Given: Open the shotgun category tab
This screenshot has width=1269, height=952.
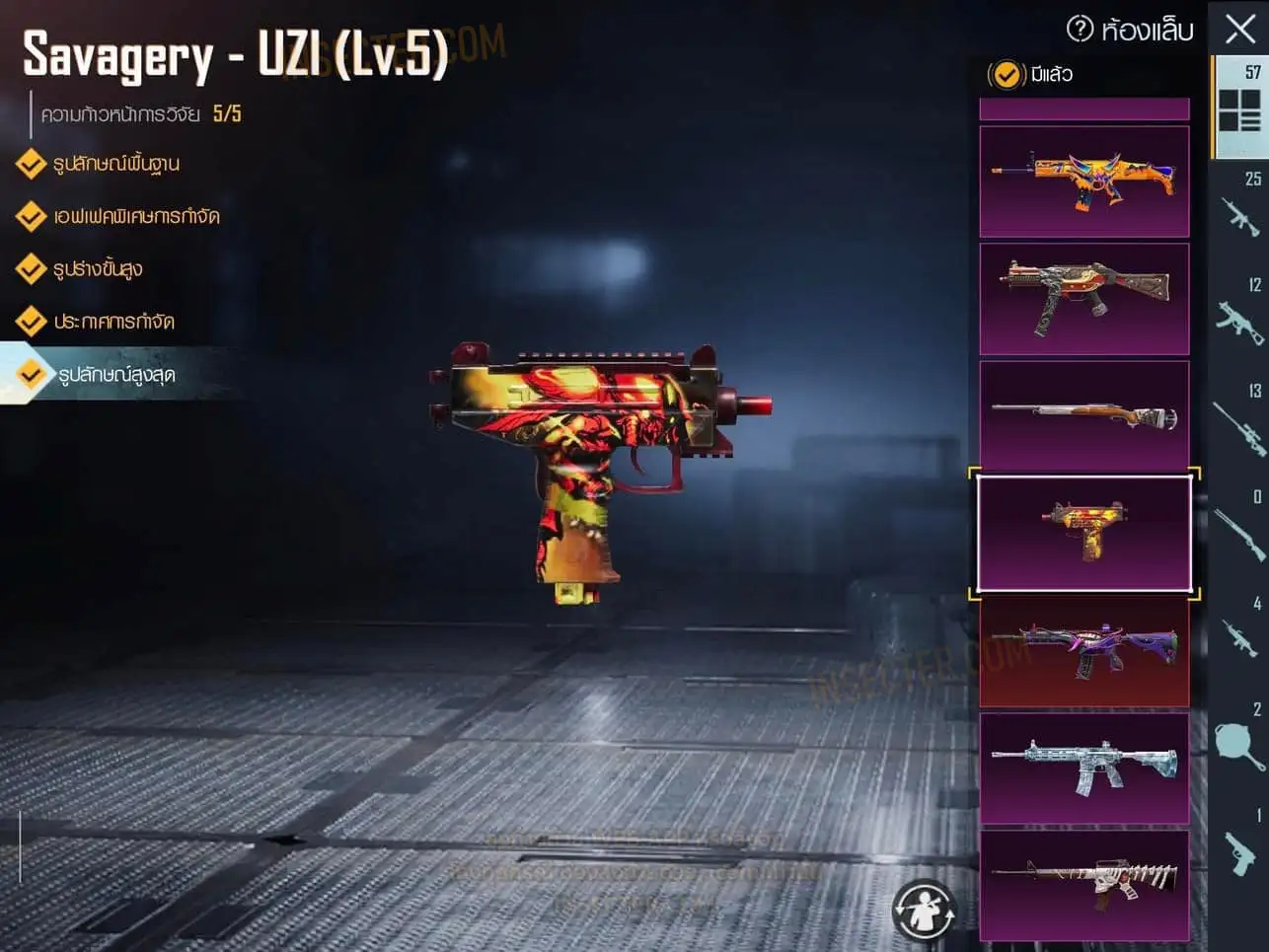Looking at the screenshot, I should (x=1239, y=534).
